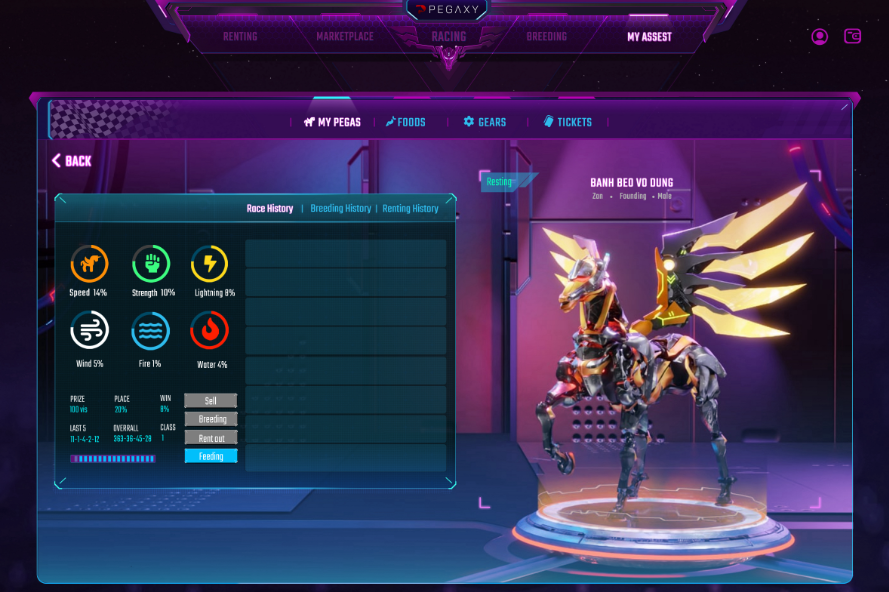Click the wallet icon
Viewport: 889px width, 592px height.
pyautogui.click(x=853, y=37)
